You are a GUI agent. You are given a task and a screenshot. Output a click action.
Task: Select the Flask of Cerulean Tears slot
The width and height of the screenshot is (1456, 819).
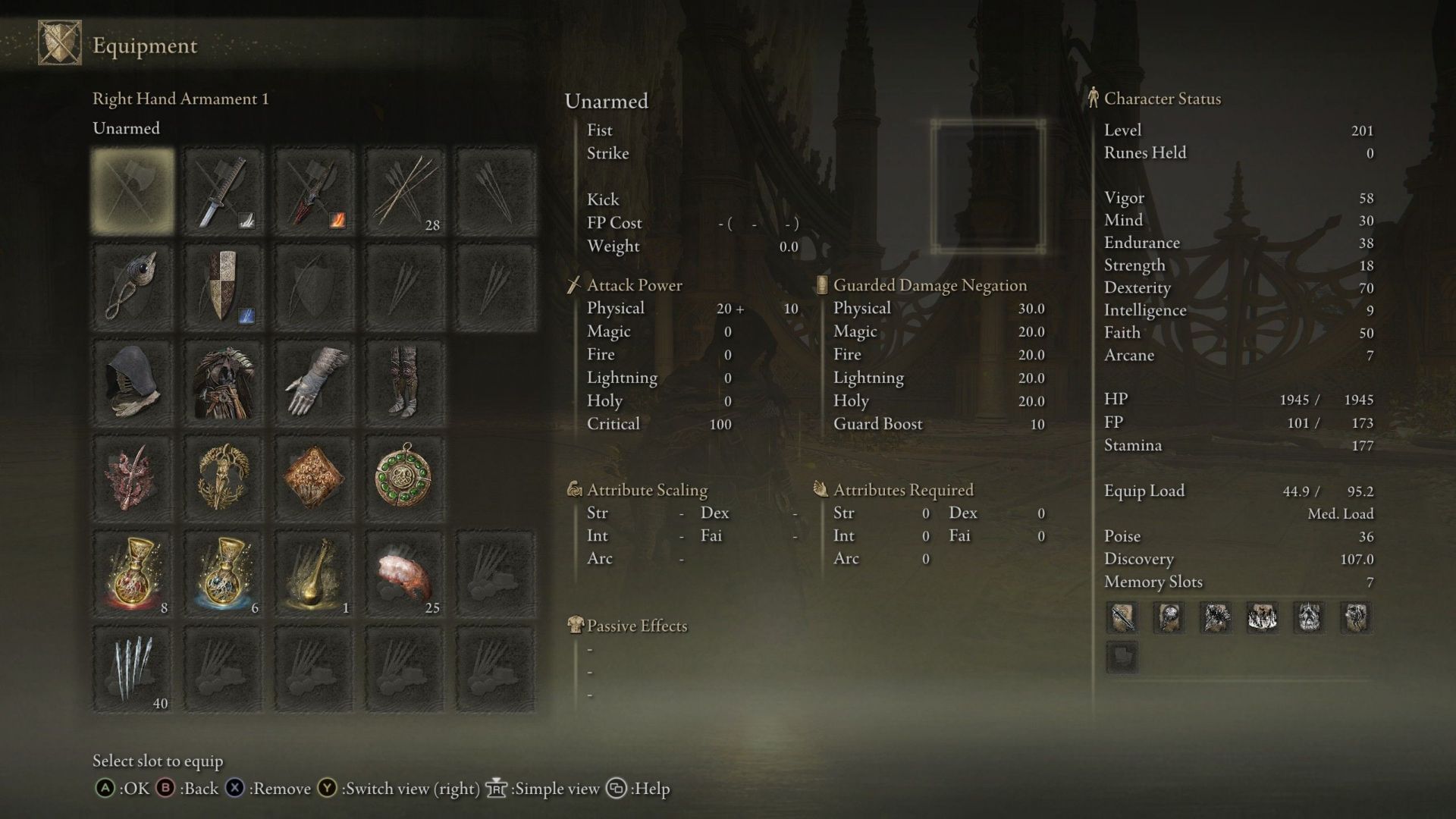[224, 574]
